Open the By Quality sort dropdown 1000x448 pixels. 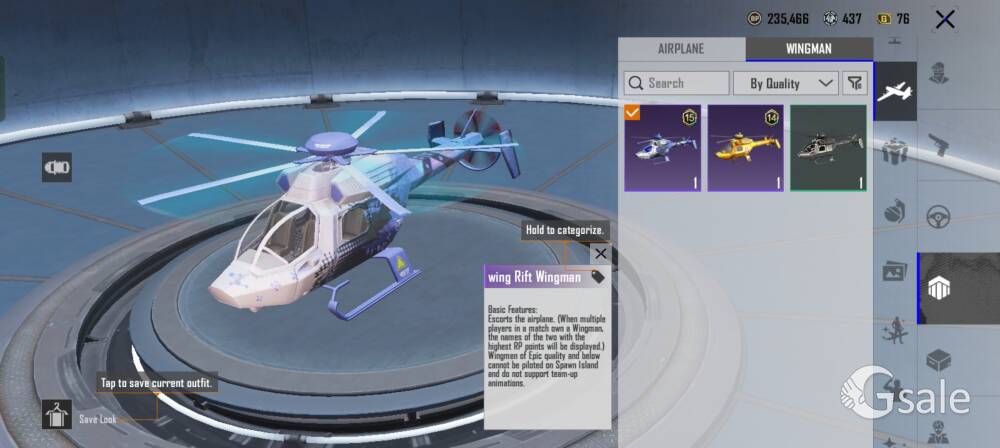[785, 83]
